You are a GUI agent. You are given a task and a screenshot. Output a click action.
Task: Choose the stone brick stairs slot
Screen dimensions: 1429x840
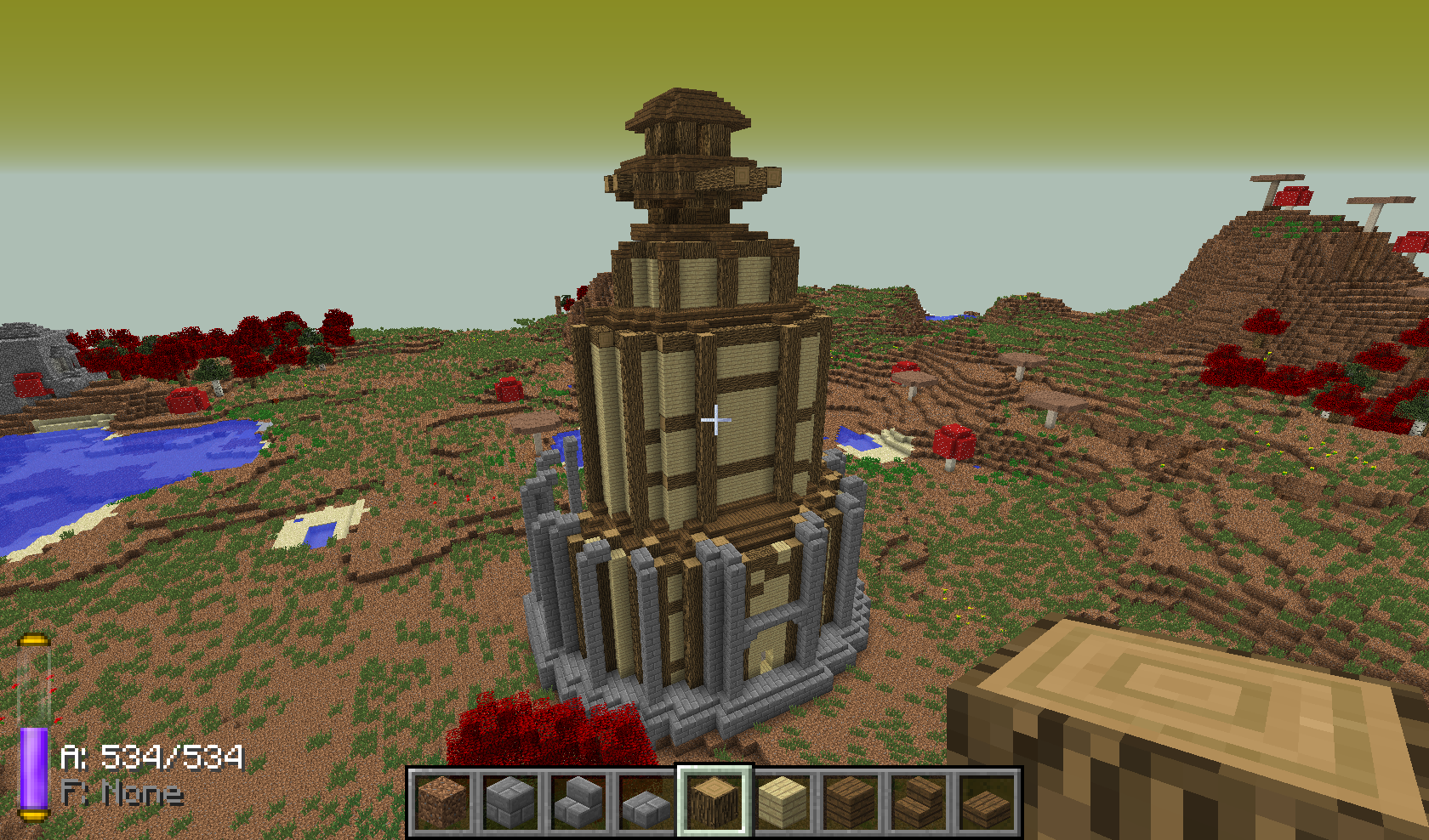578,802
